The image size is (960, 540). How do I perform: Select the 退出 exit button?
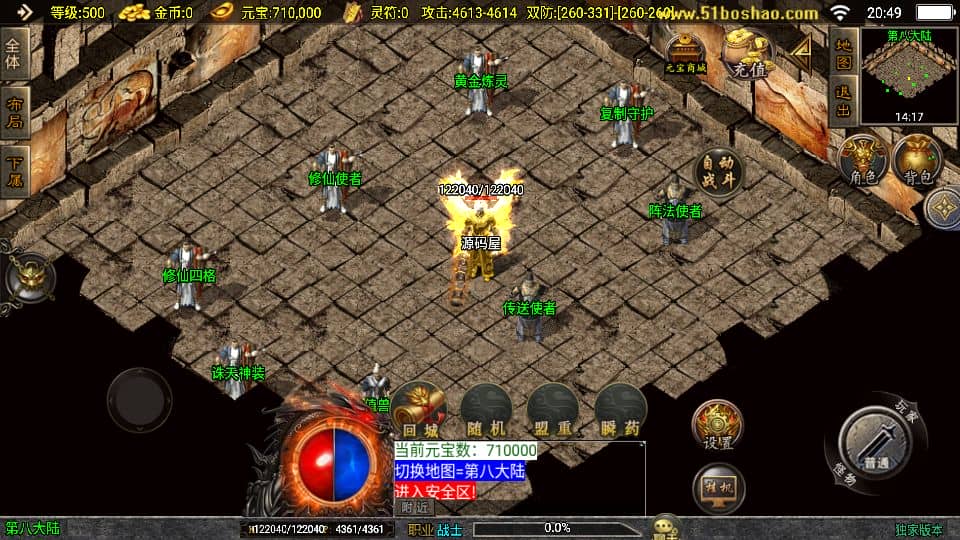843,101
